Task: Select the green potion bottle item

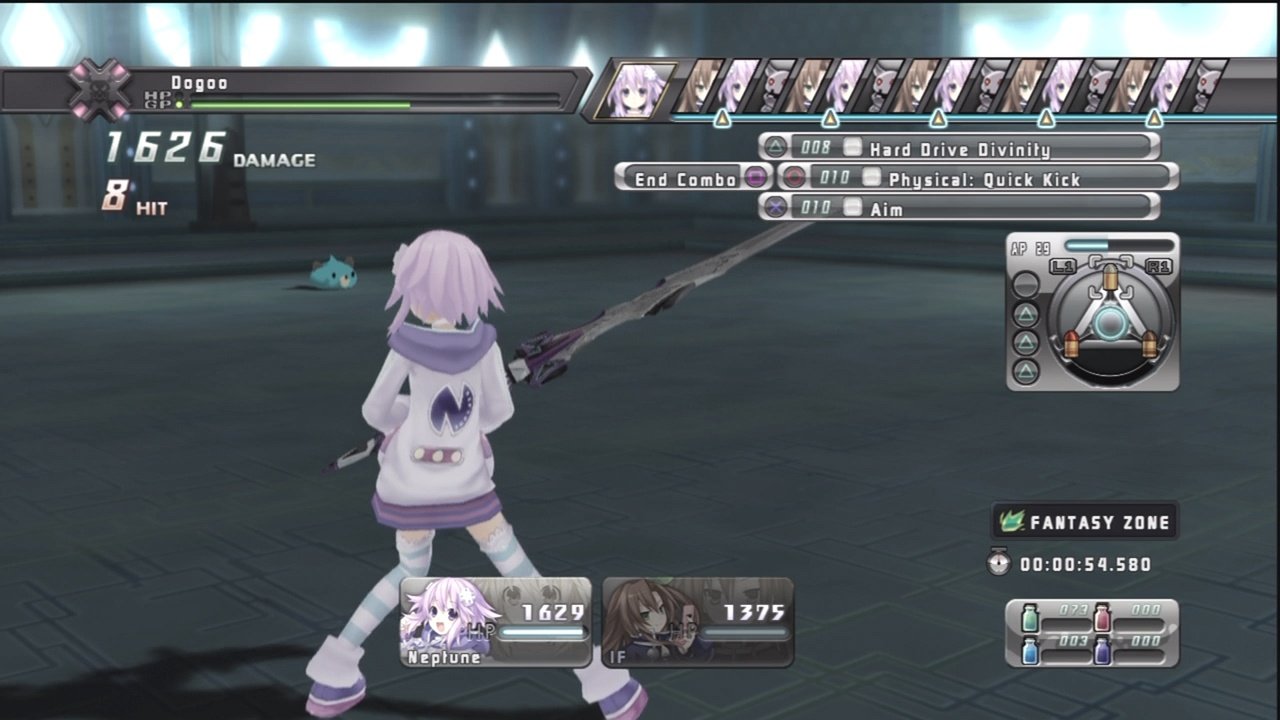Action: (1030, 617)
